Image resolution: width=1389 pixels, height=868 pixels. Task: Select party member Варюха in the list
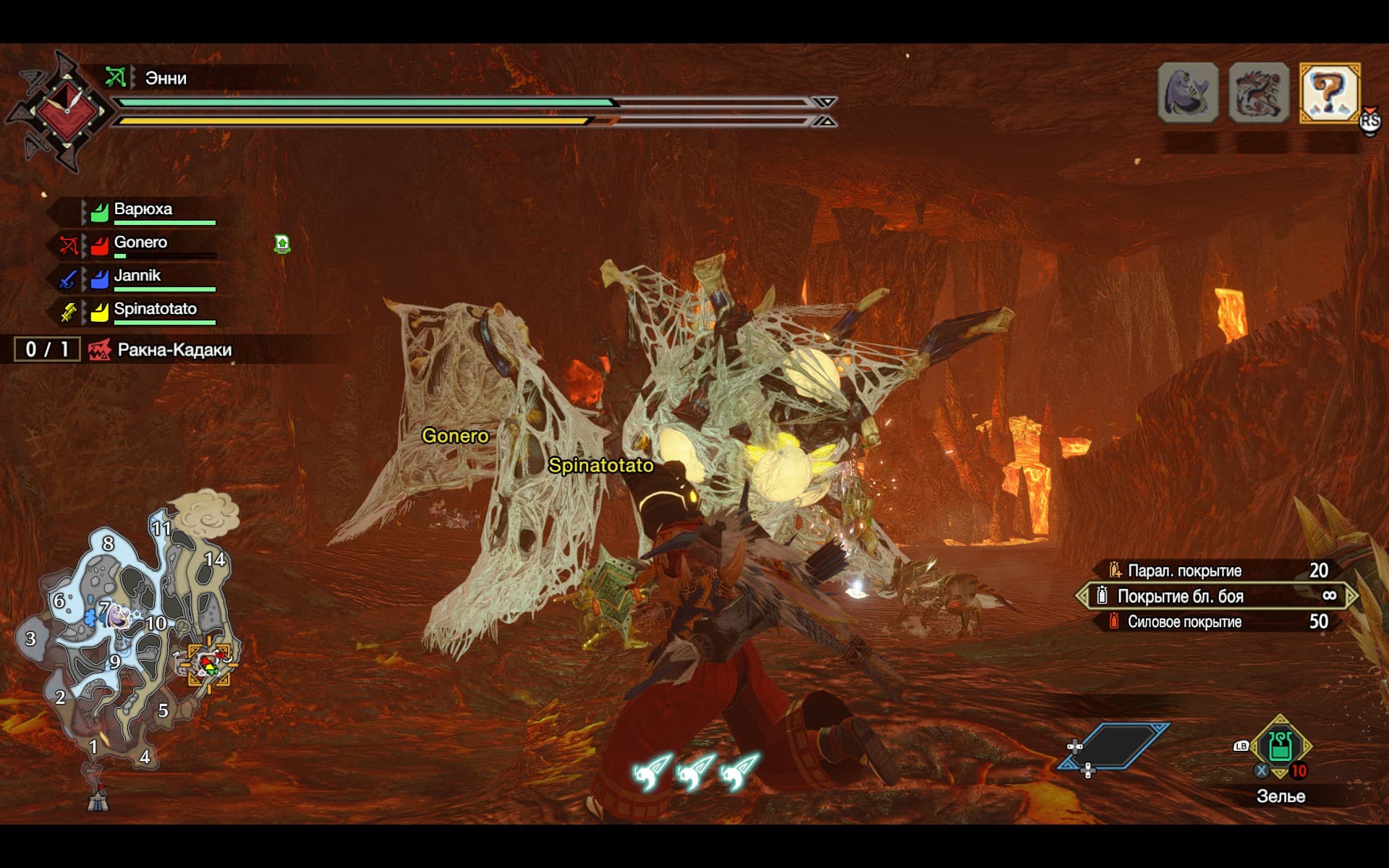[x=143, y=210]
